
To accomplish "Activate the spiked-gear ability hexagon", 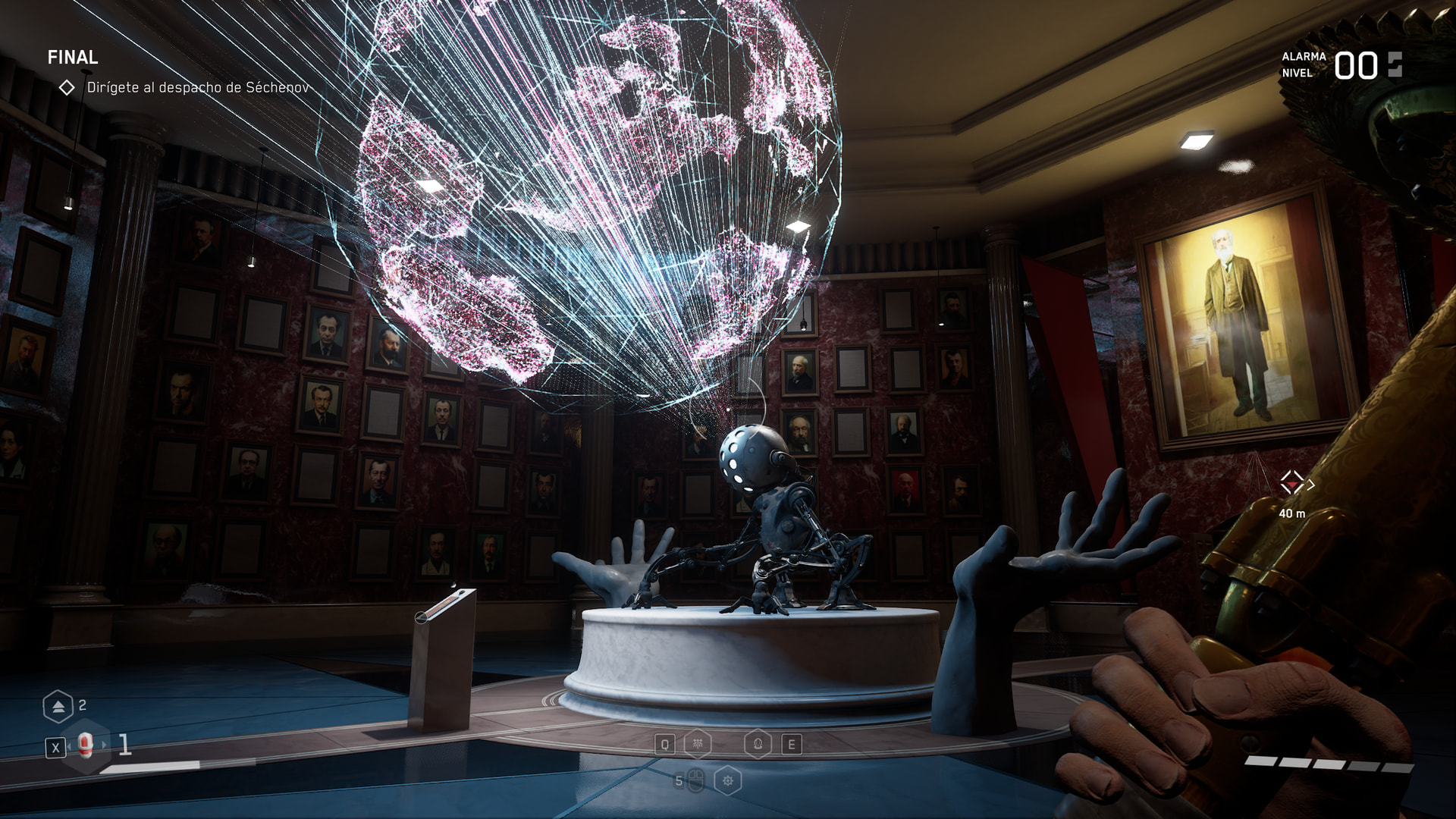I will [x=728, y=780].
